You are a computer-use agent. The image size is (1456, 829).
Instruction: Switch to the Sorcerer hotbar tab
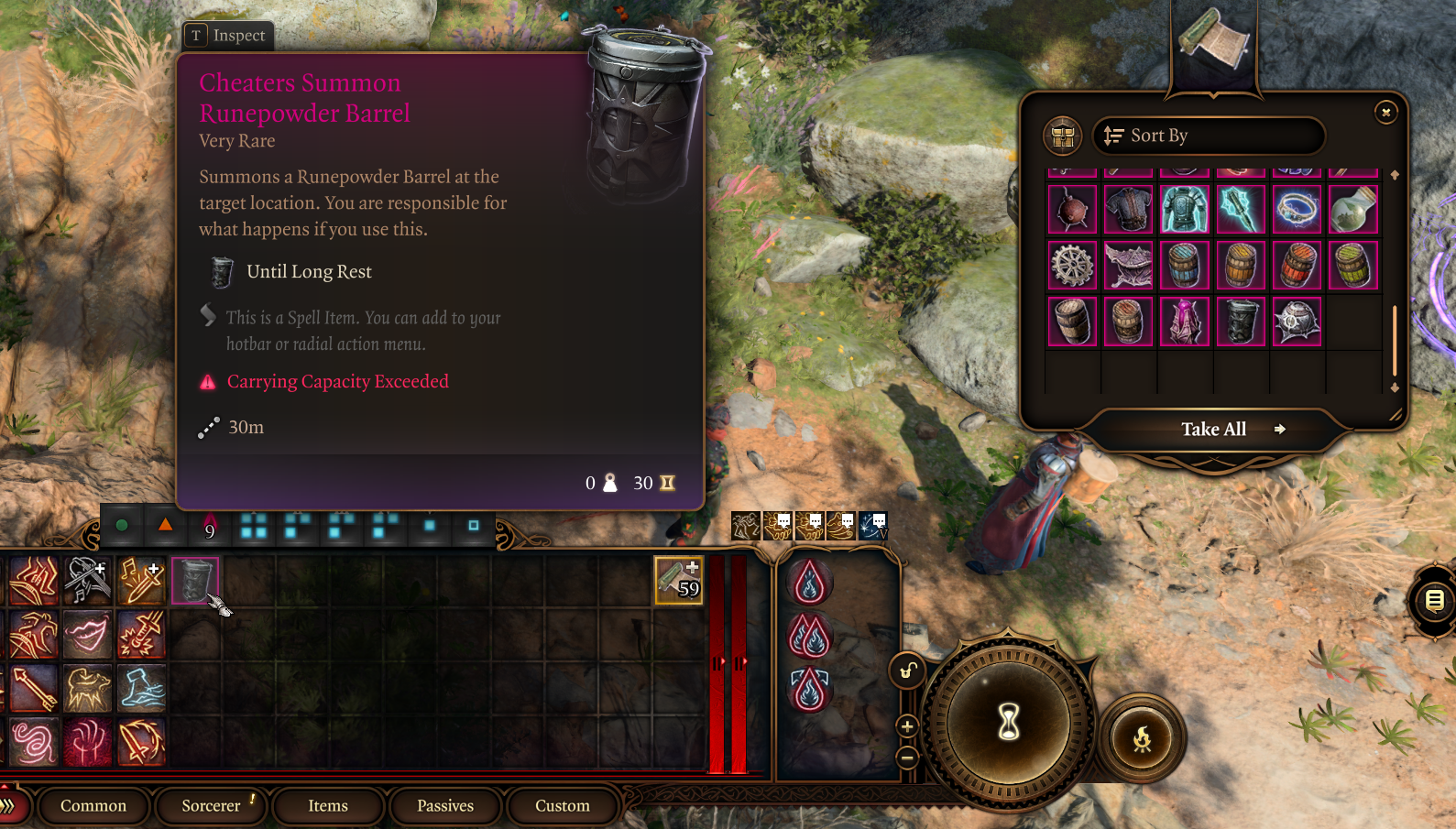pyautogui.click(x=211, y=806)
